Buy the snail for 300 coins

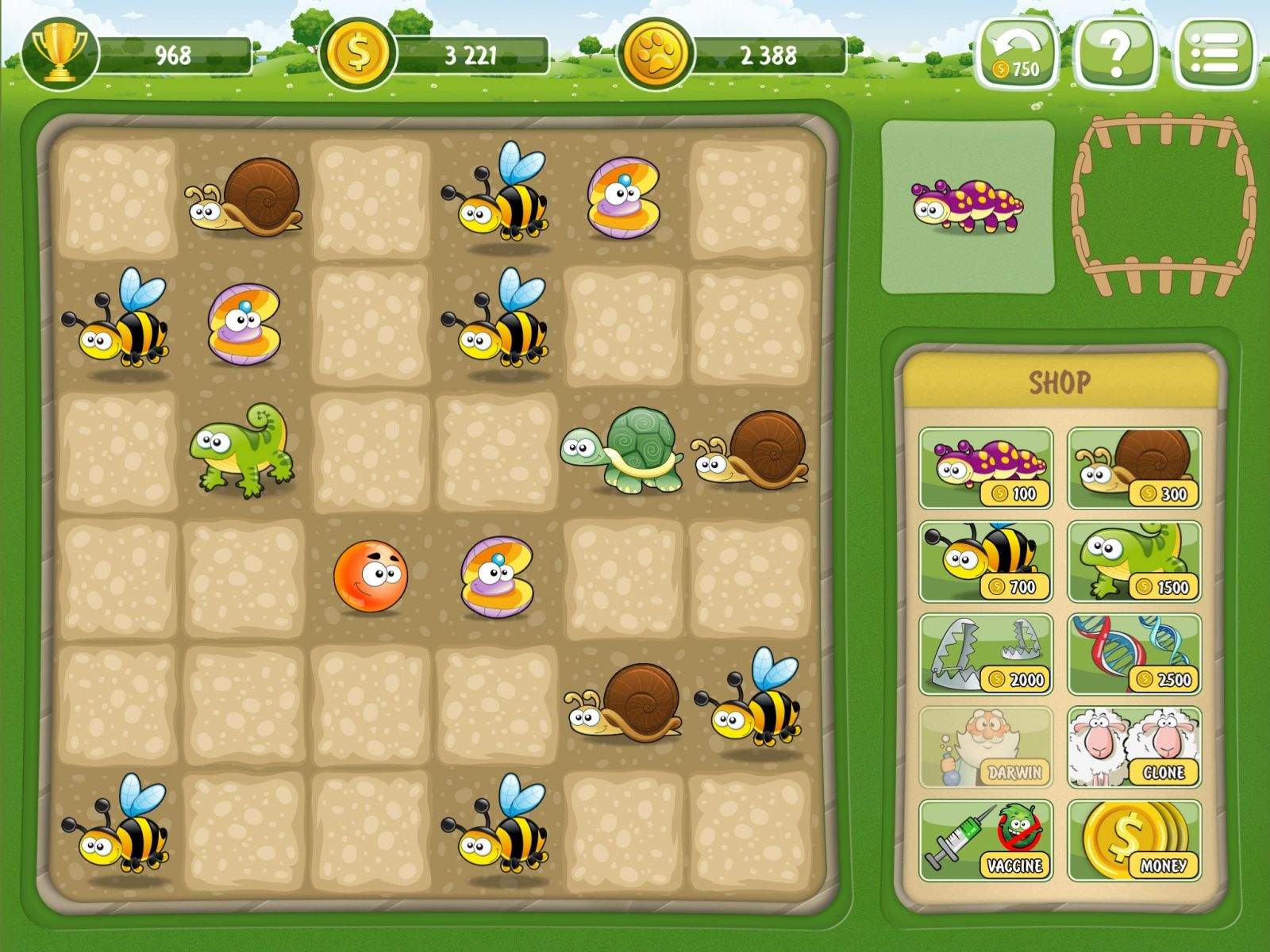1134,468
